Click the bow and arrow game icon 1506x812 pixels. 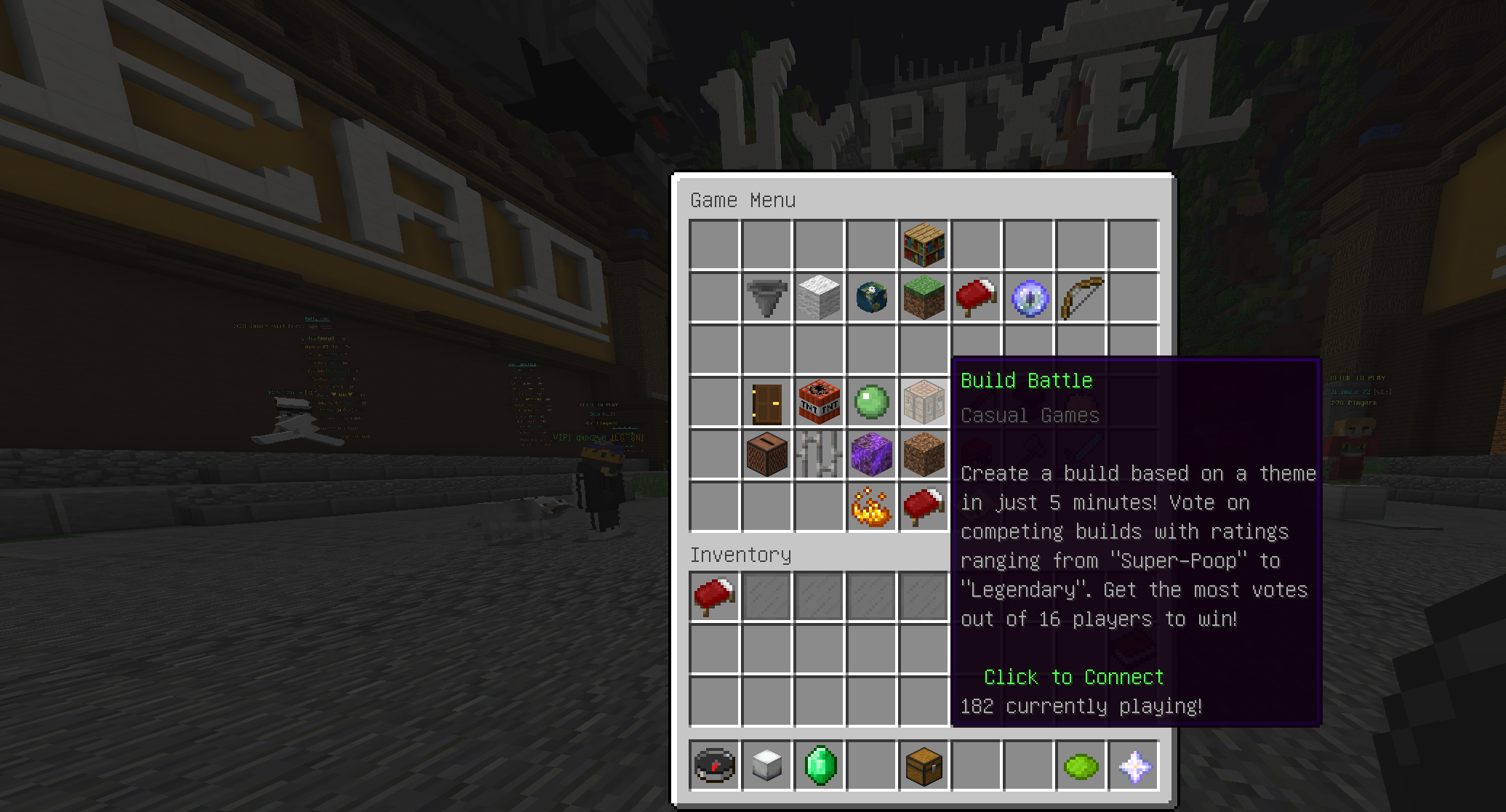pos(1081,297)
